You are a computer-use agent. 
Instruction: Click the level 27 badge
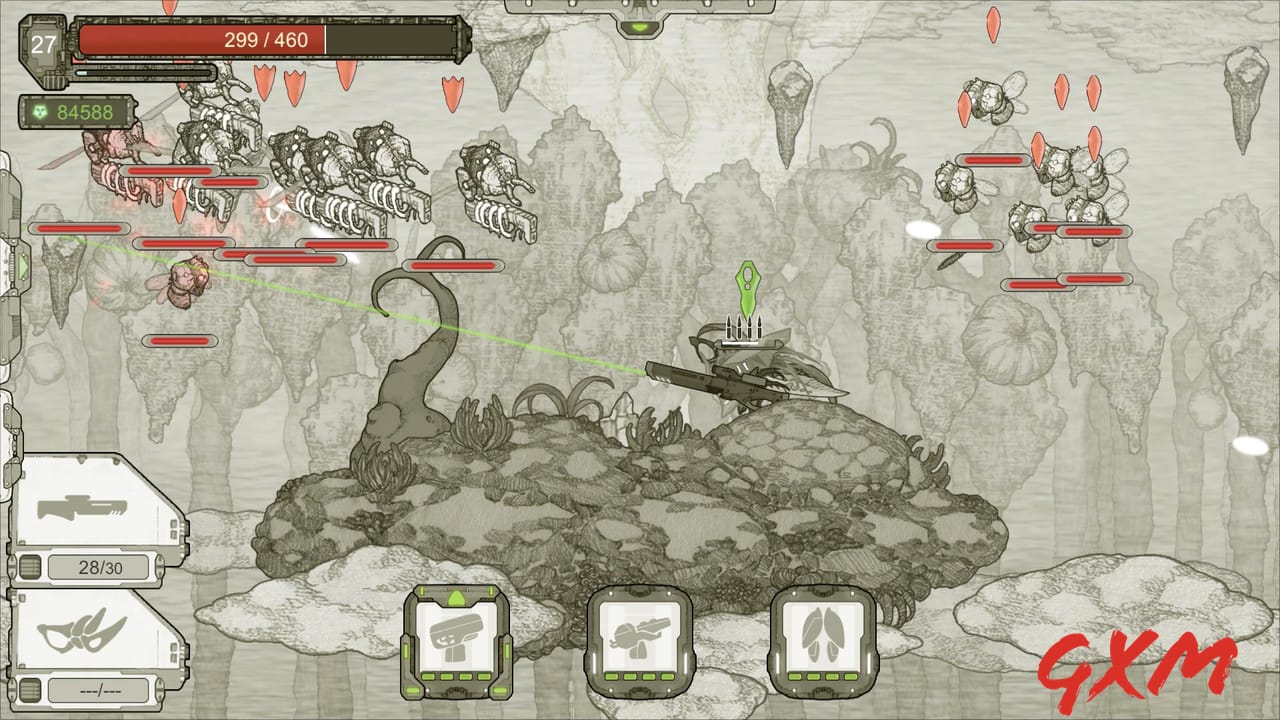tap(42, 44)
